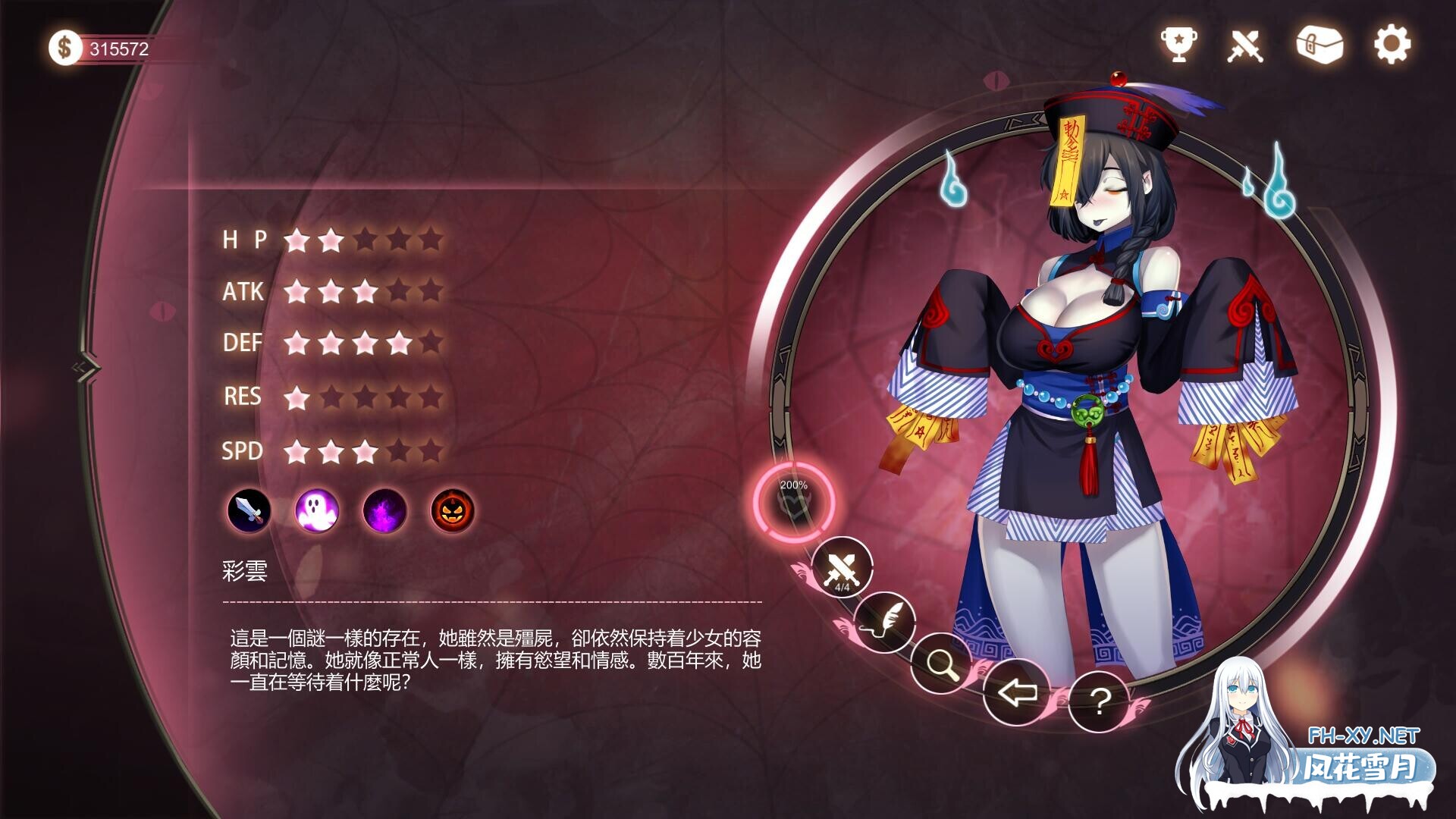Expand the right side marker above the portrait
This screenshot has width=1456, height=819.
(996, 78)
